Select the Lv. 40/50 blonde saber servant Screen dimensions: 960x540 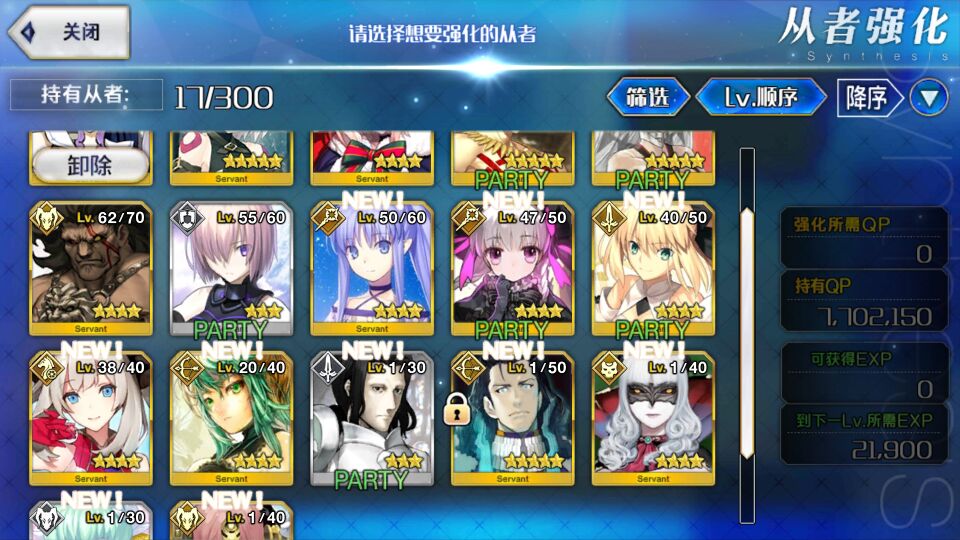(x=653, y=269)
